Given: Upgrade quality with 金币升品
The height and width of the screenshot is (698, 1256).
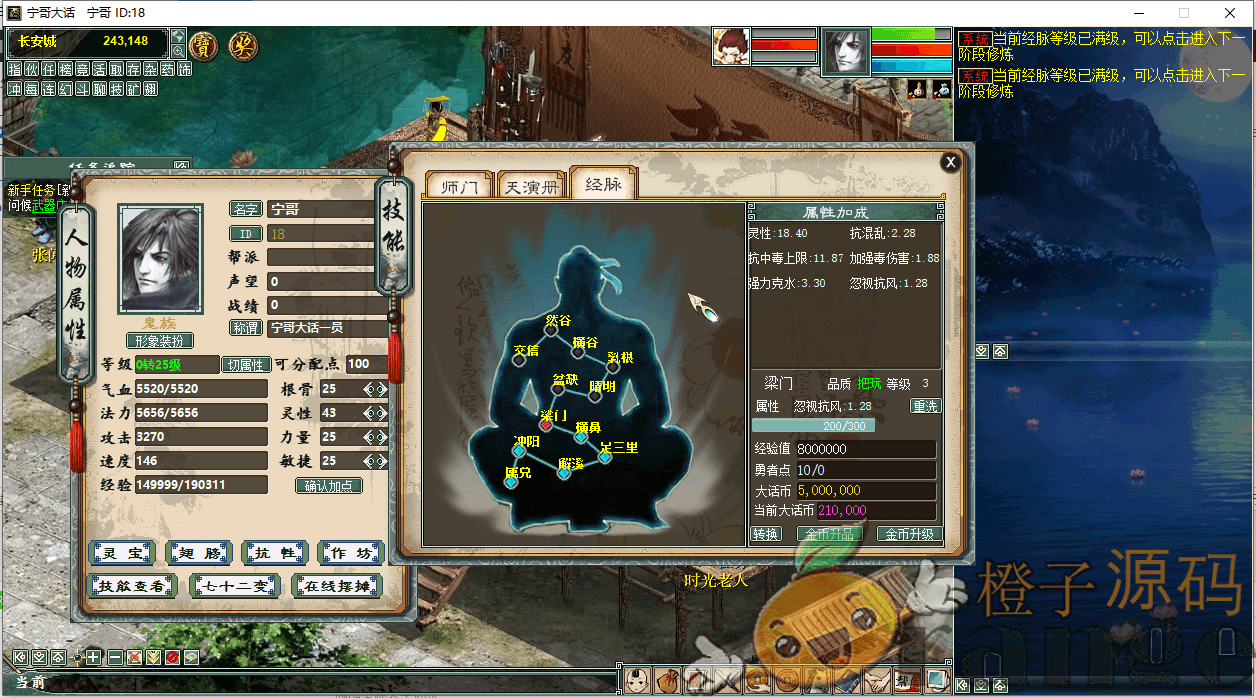Looking at the screenshot, I should point(829,534).
